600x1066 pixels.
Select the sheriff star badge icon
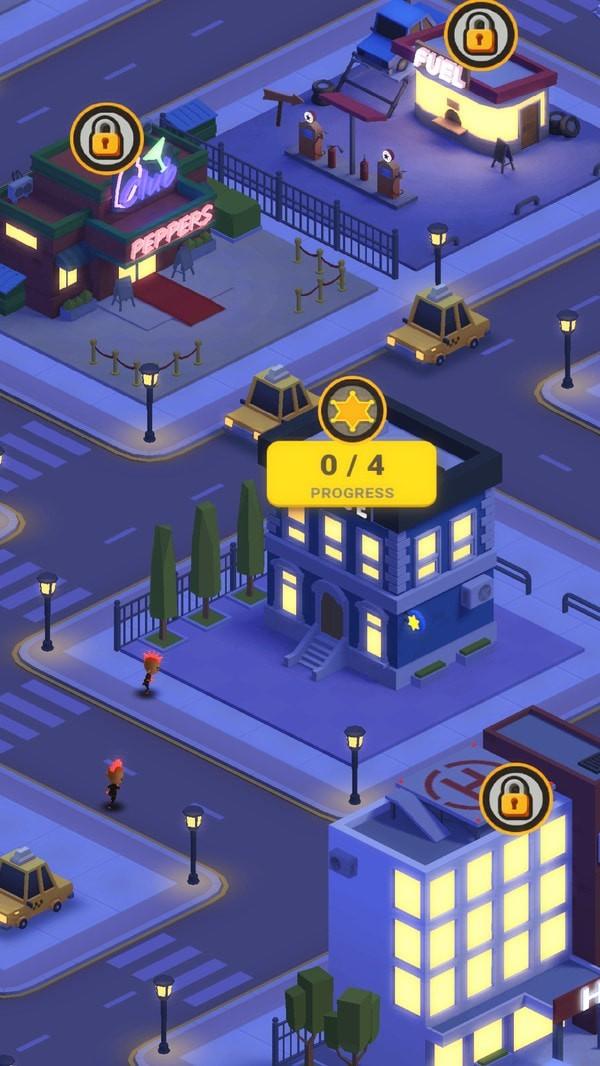352,411
